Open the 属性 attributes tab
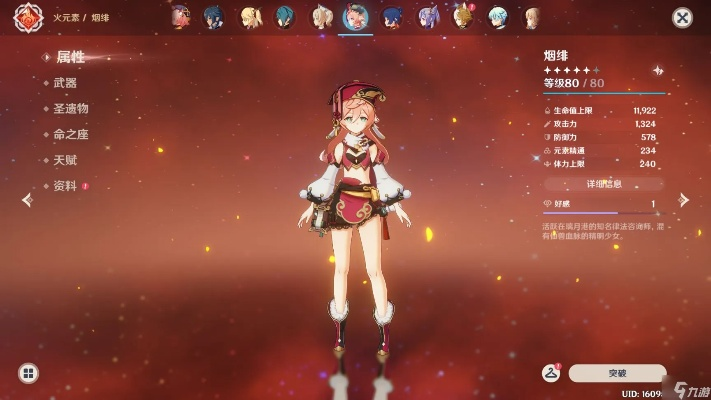Screen dimensions: 711x400 (70, 57)
